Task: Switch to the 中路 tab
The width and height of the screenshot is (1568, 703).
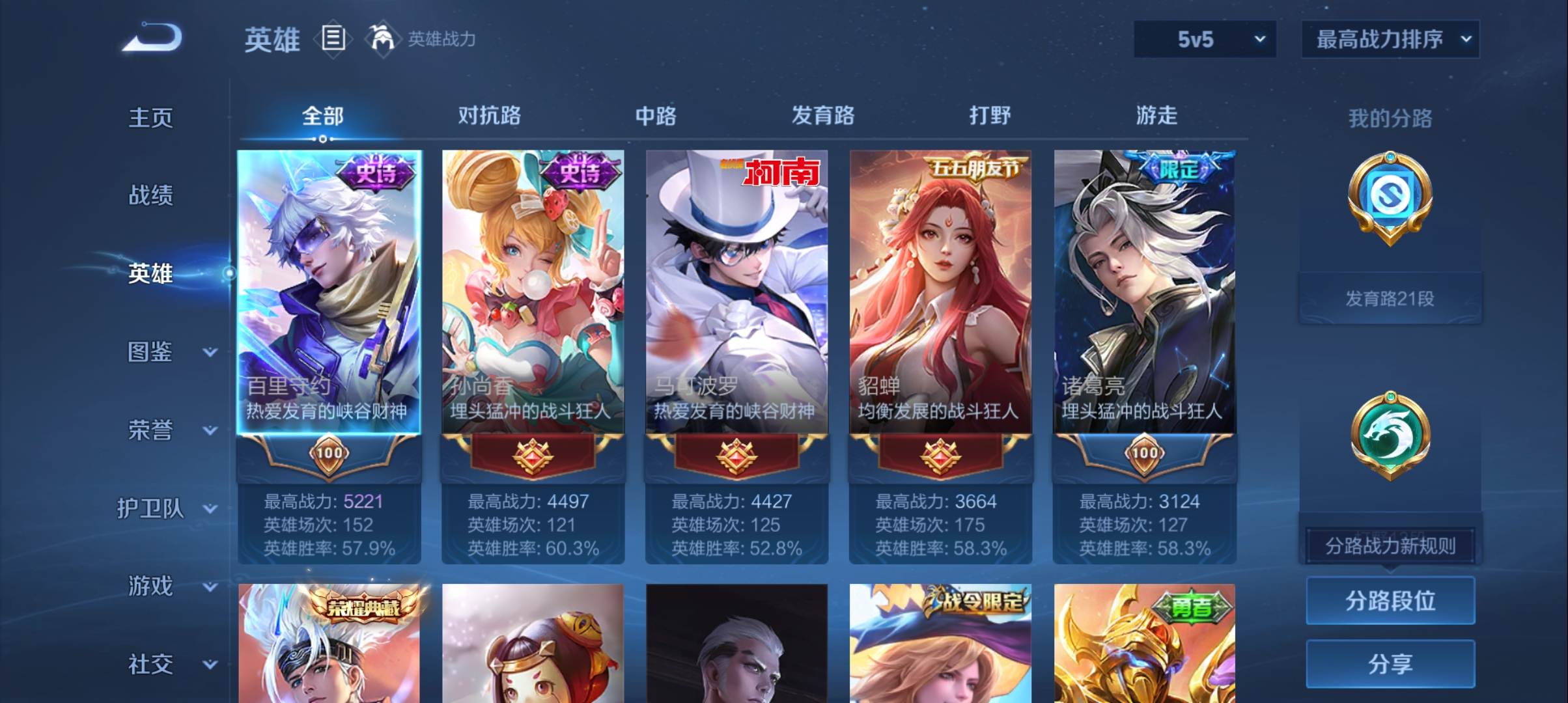Action: coord(654,115)
